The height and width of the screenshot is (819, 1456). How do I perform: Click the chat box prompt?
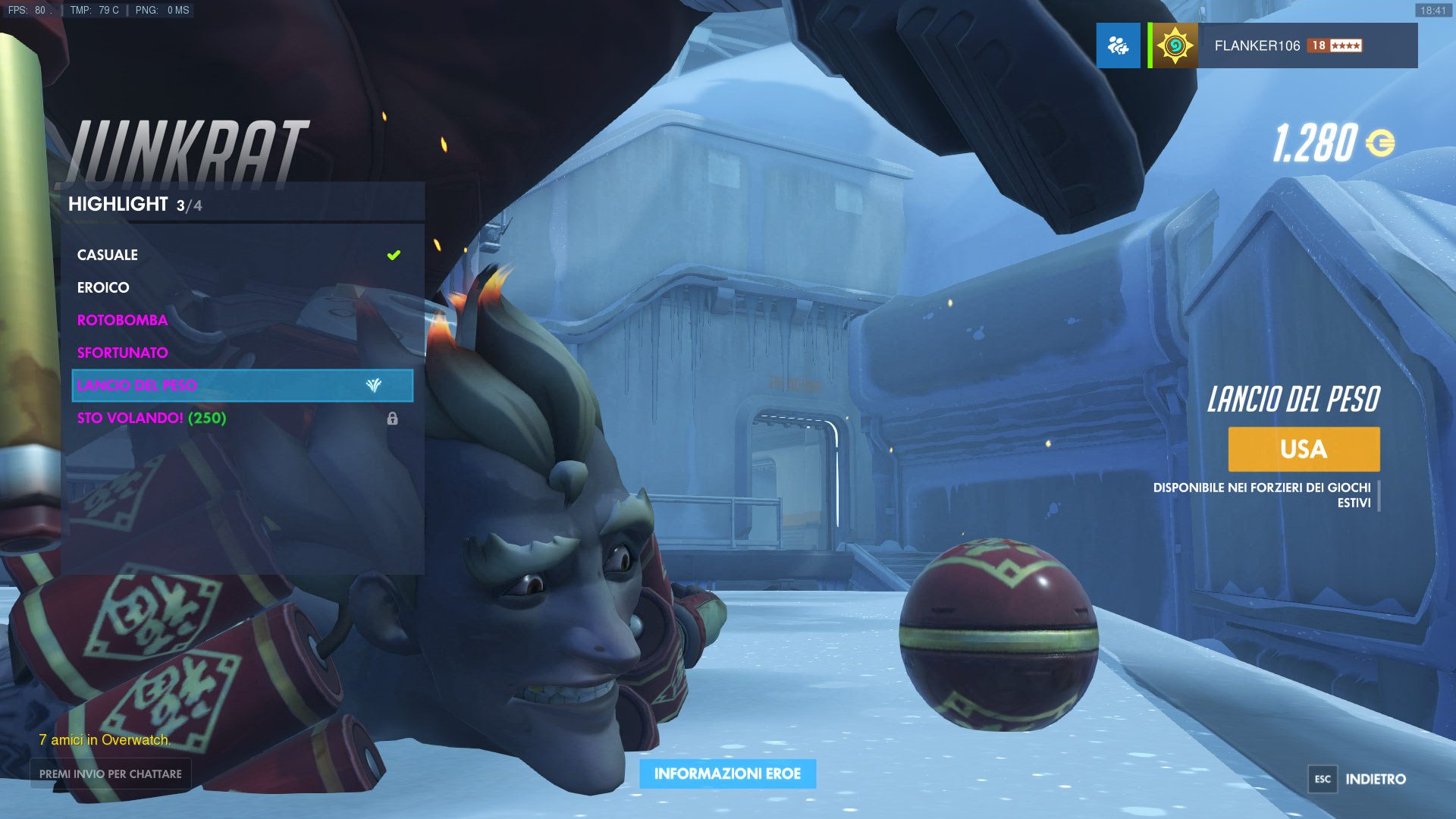click(111, 773)
